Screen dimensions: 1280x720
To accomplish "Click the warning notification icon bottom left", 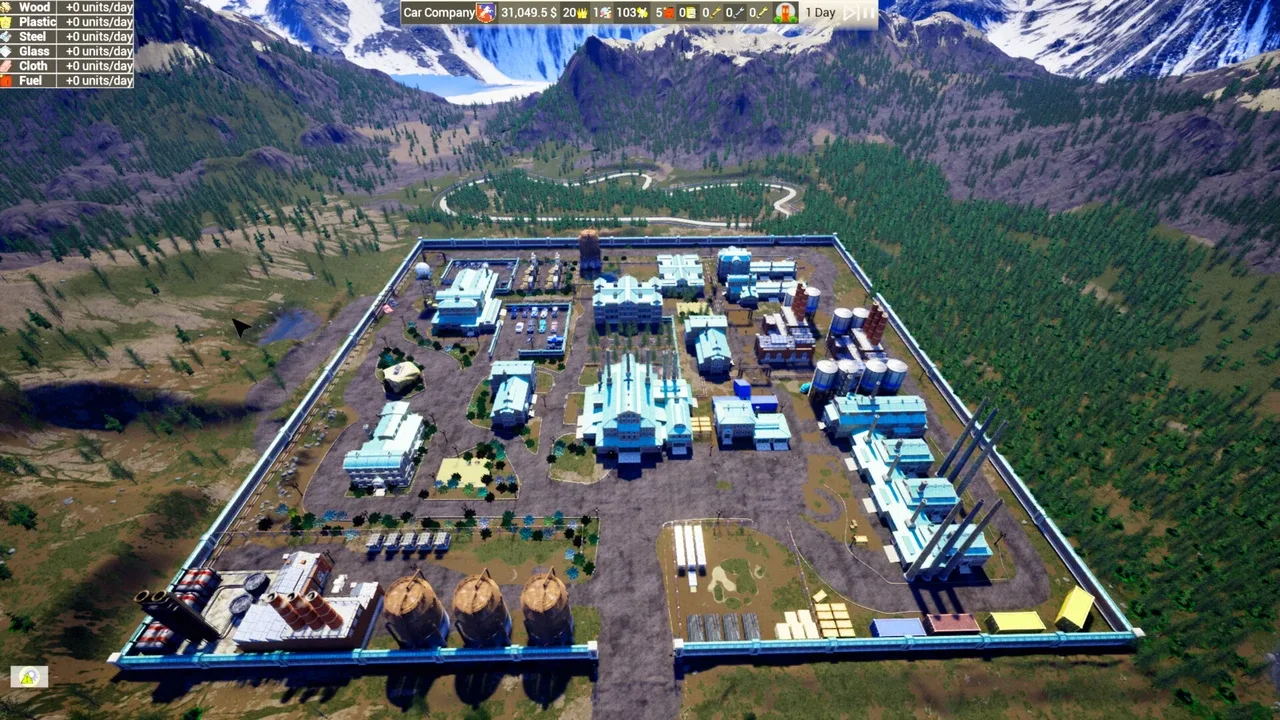I will [29, 677].
